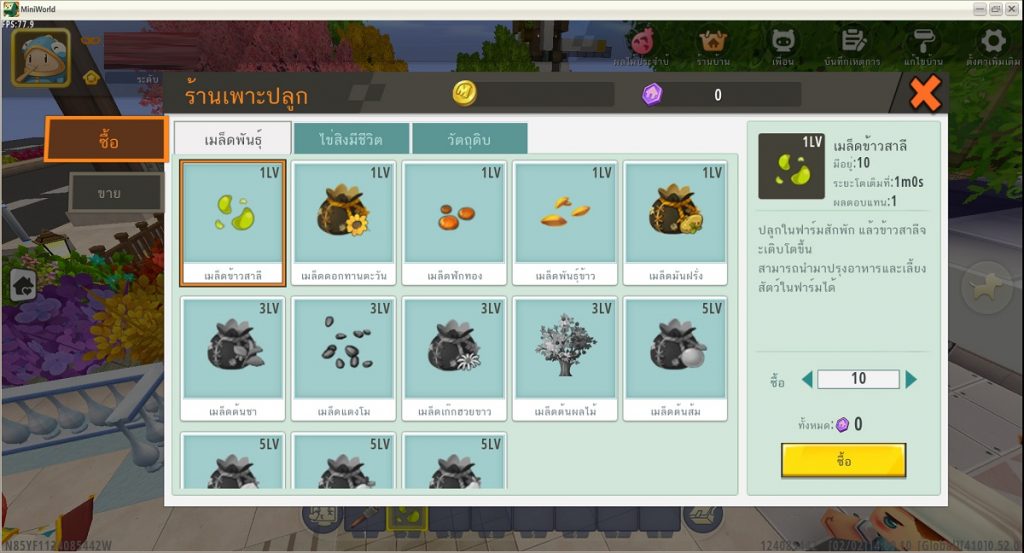Open the เมล็ดพันธุ์ seeds tab
Image resolution: width=1024 pixels, height=553 pixels.
pos(232,138)
